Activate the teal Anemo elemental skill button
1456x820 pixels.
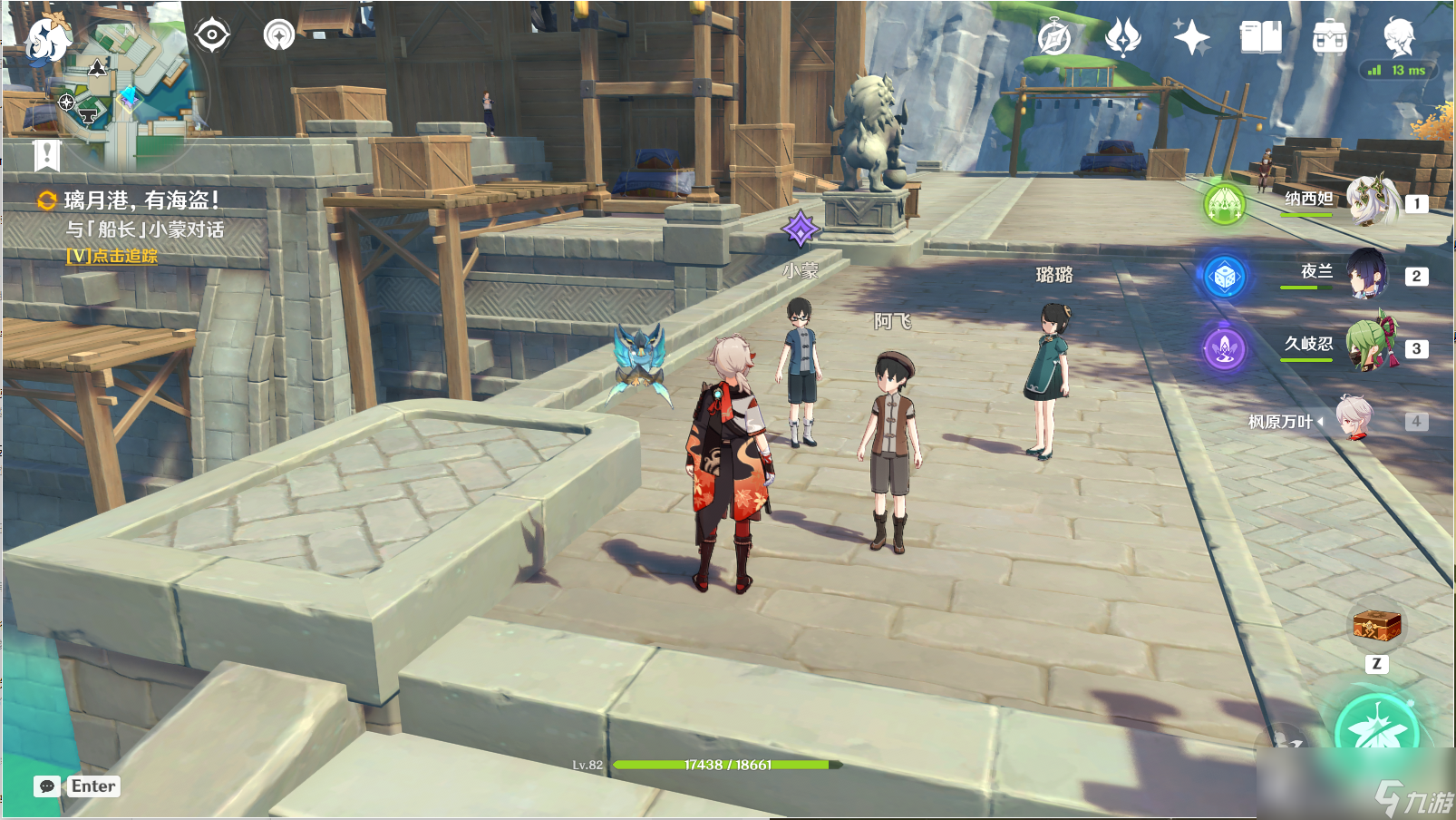coord(1376,730)
